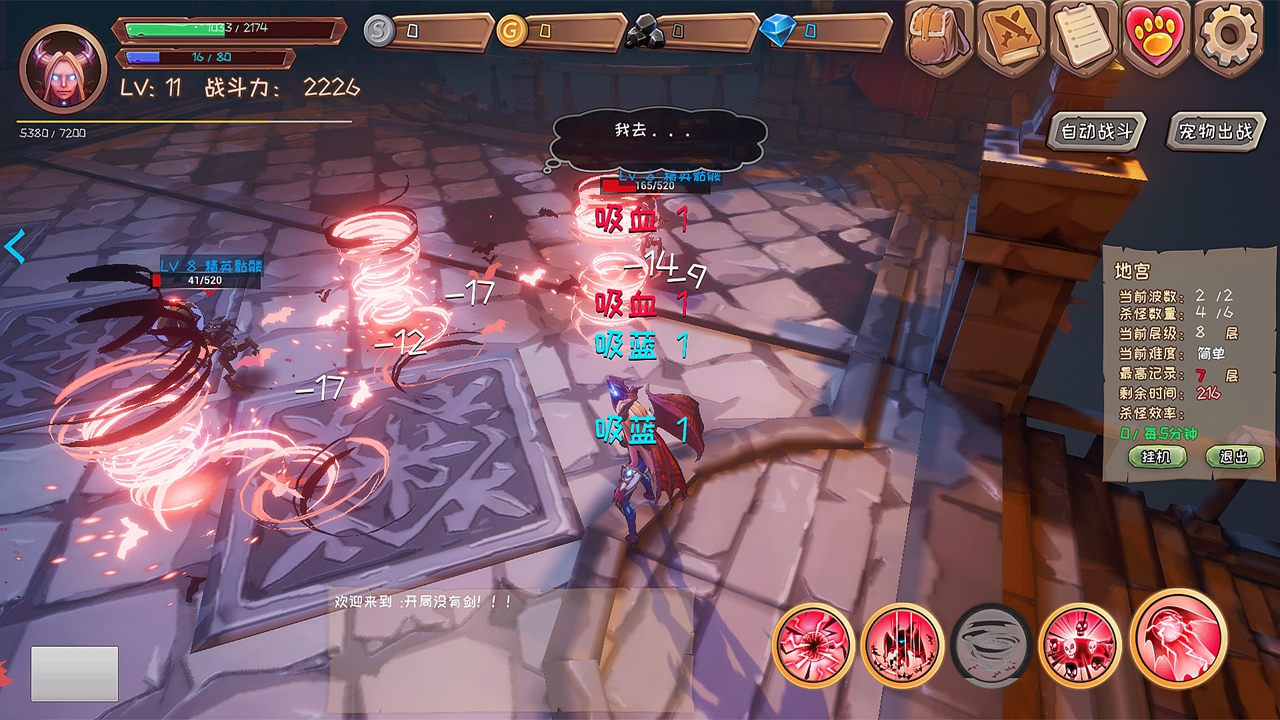Open the pet paw-heart menu

(1156, 37)
